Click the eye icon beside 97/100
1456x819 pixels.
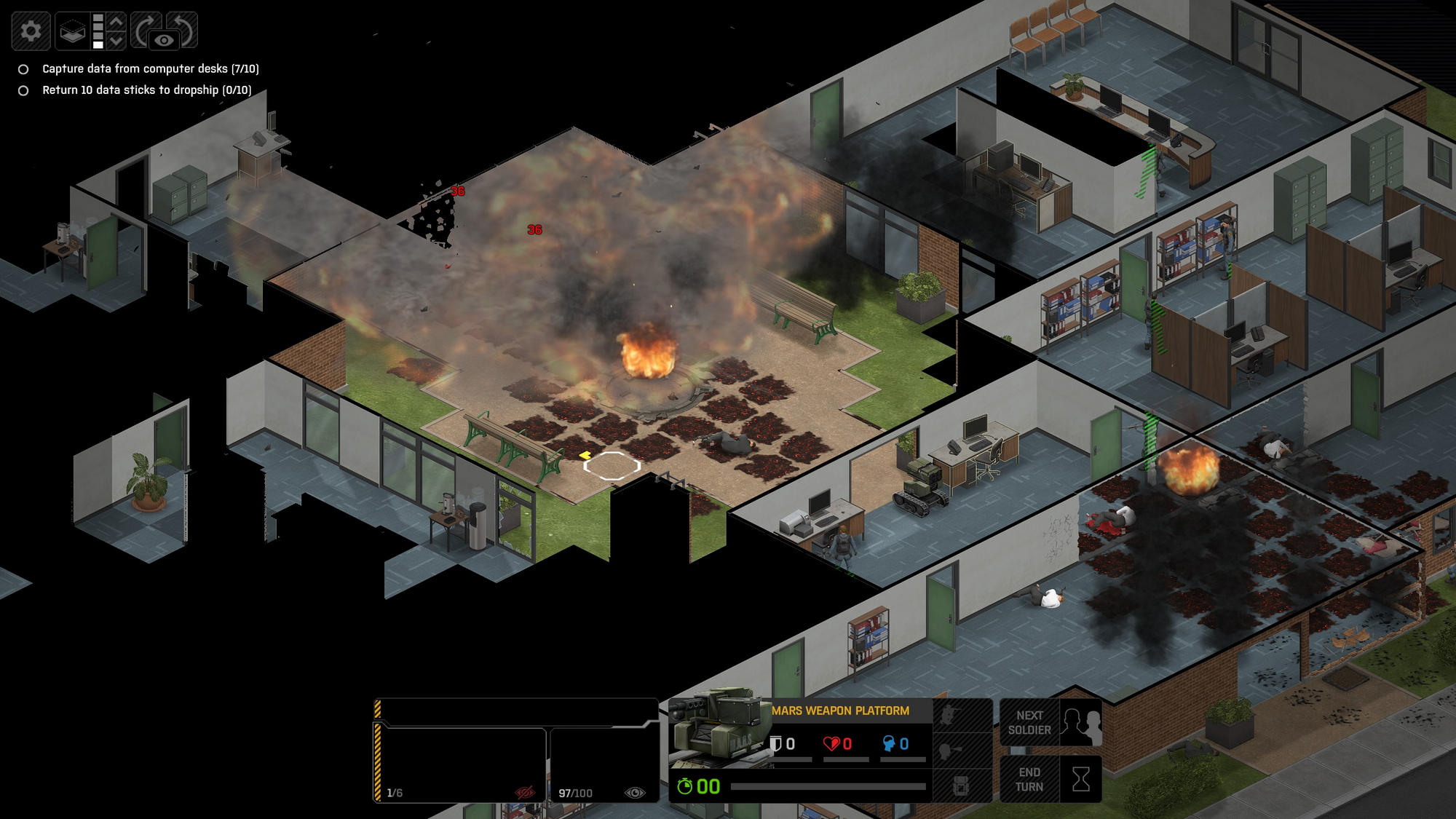635,793
